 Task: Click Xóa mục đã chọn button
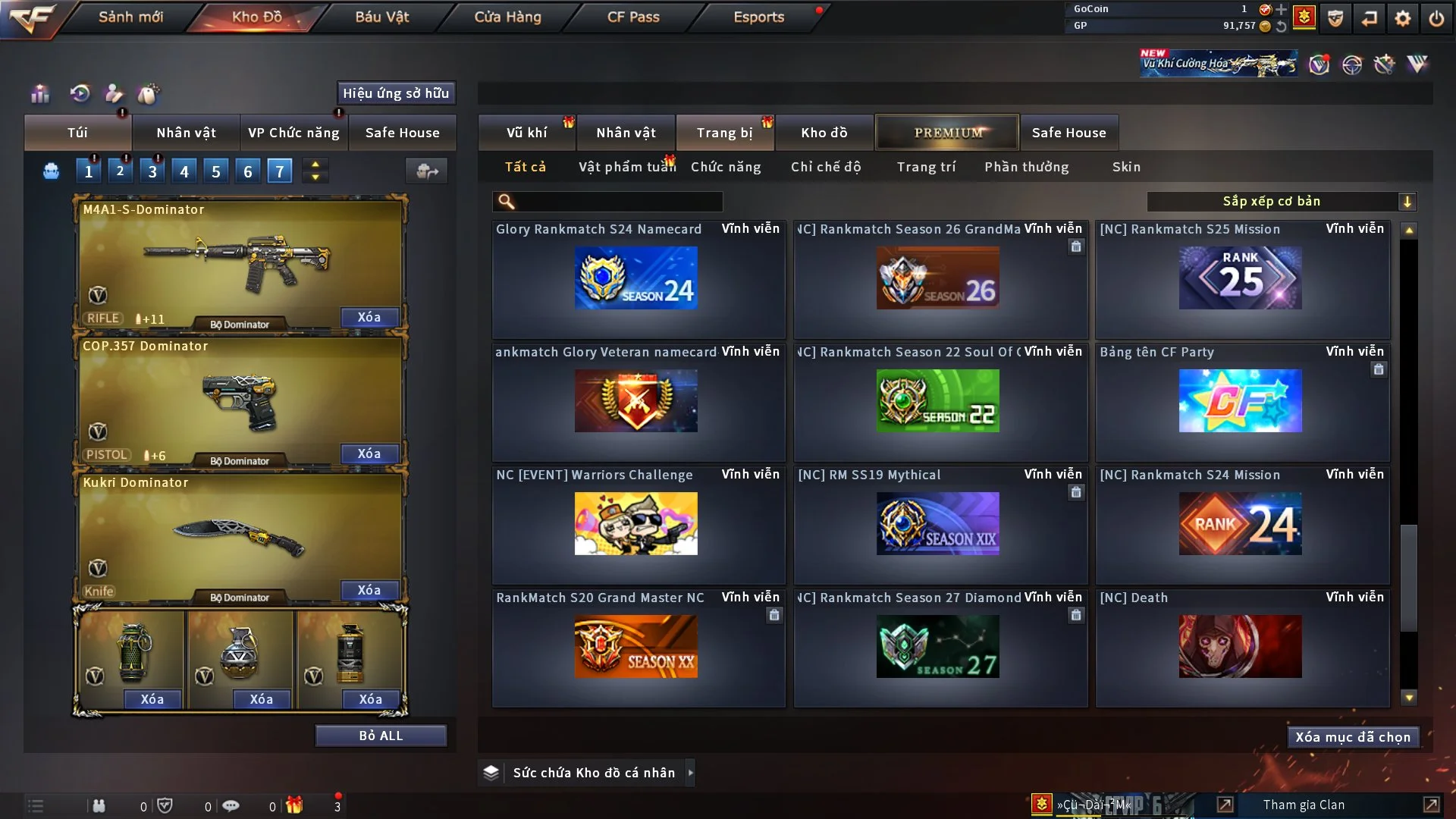pos(1353,737)
